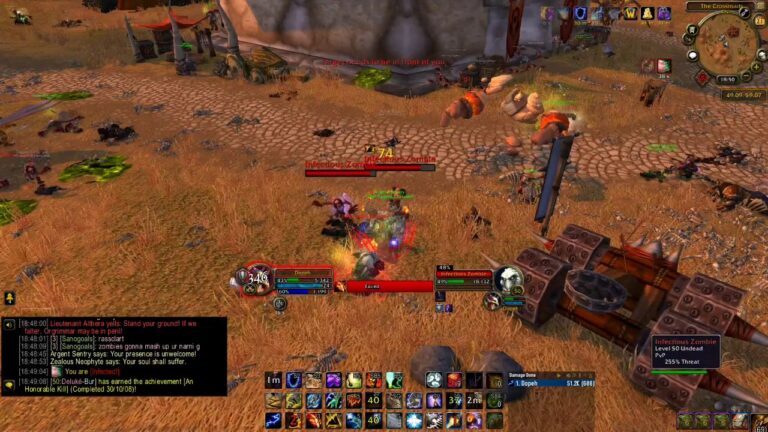Click the minimap clock showing 18:50
The width and height of the screenshot is (768, 432).
pyautogui.click(x=728, y=78)
